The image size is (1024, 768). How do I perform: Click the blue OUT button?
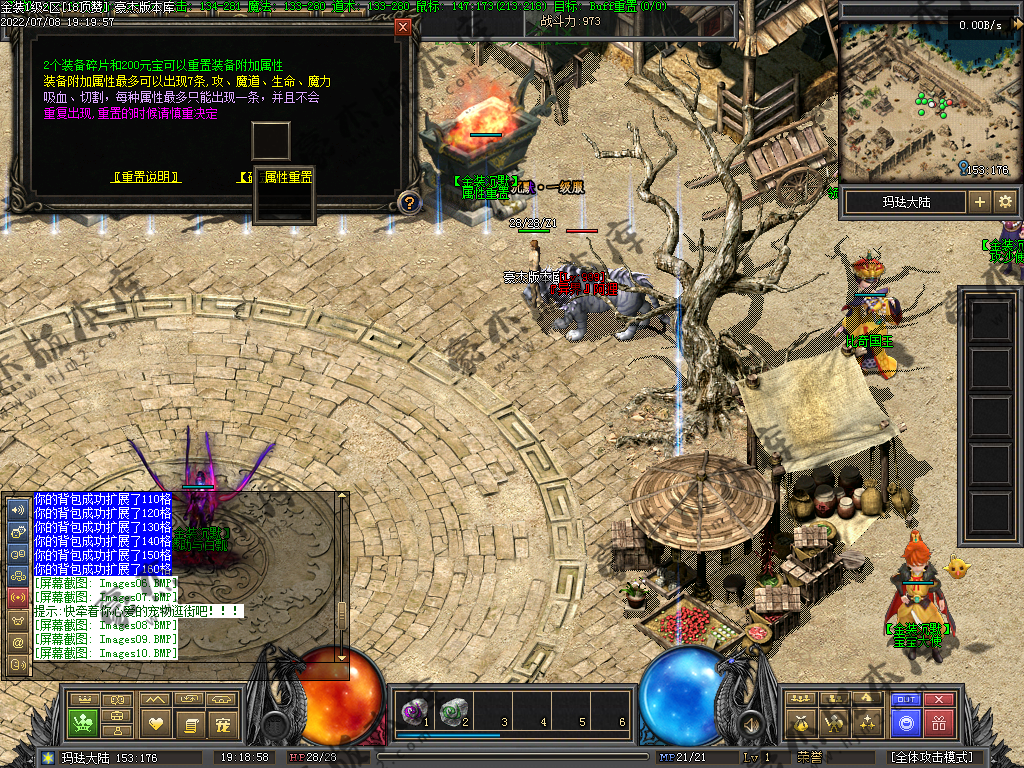(x=905, y=700)
